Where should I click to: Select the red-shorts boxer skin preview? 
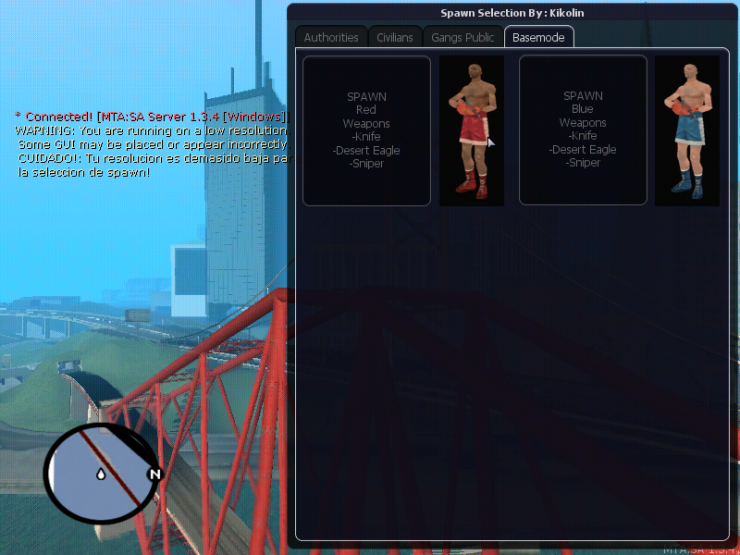pyautogui.click(x=472, y=131)
